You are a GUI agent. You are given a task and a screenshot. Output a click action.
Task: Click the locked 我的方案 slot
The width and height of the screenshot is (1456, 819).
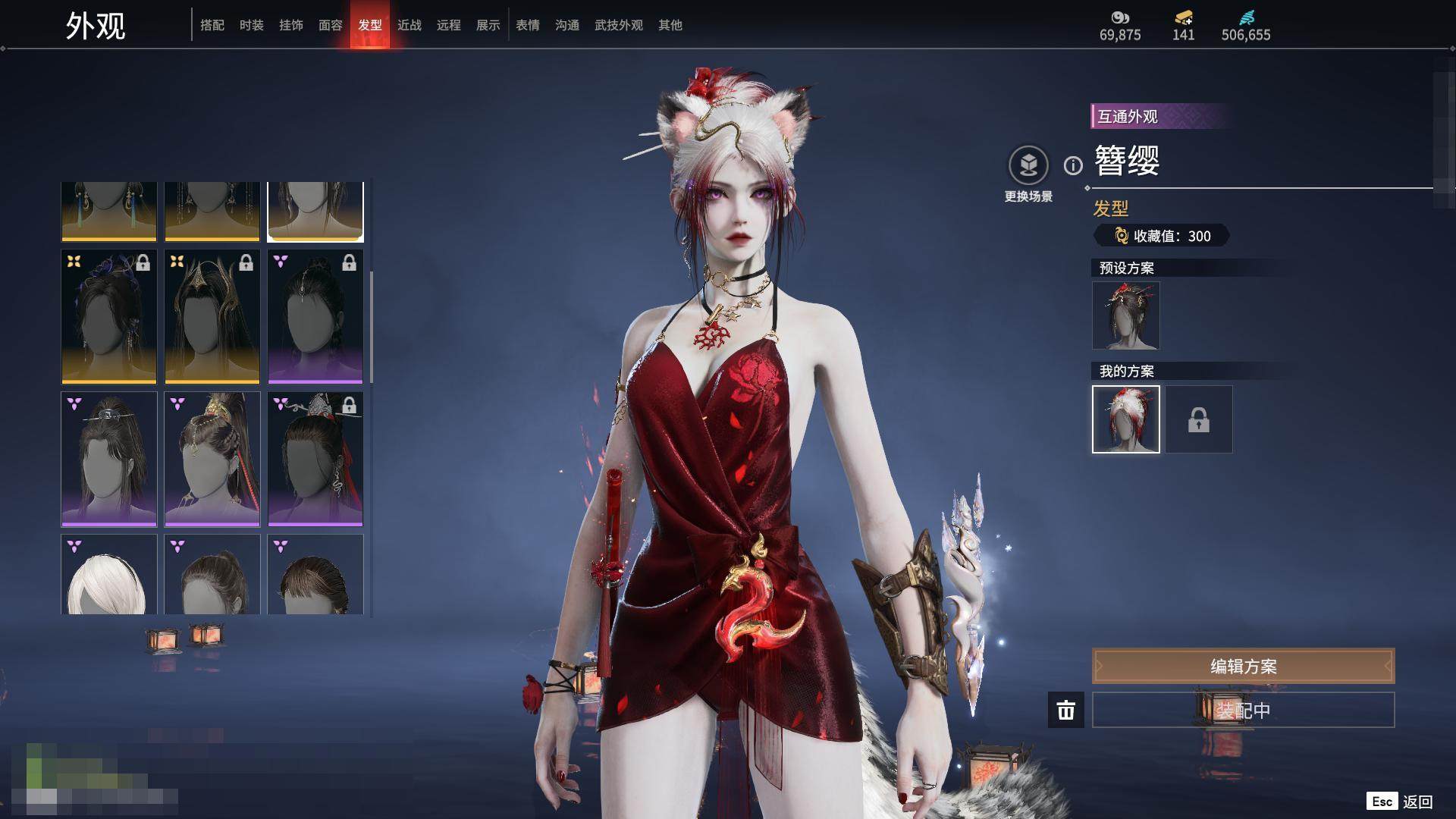(1199, 419)
